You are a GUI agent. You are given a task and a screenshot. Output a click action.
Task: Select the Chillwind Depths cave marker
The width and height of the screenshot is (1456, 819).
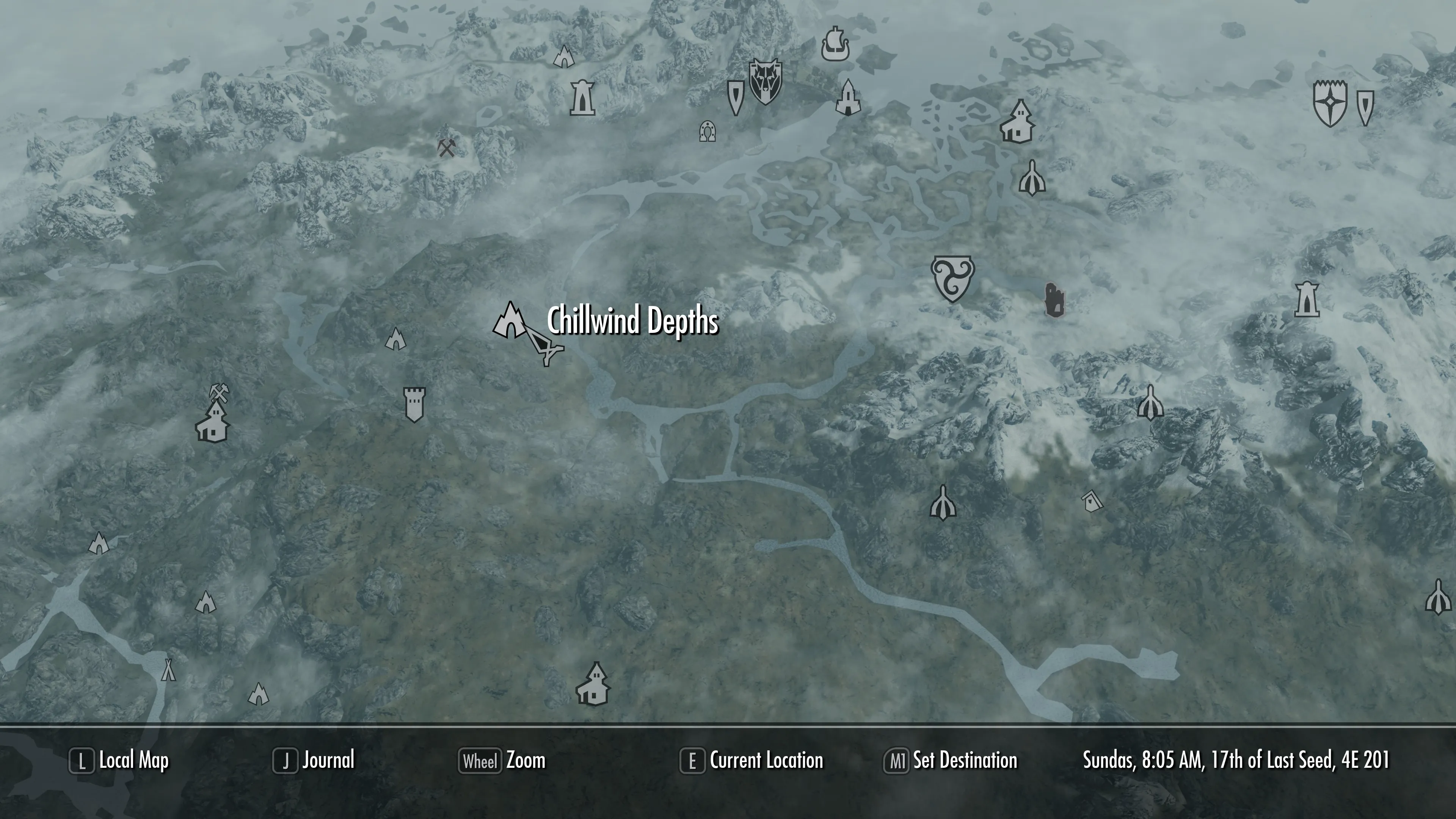pyautogui.click(x=510, y=321)
